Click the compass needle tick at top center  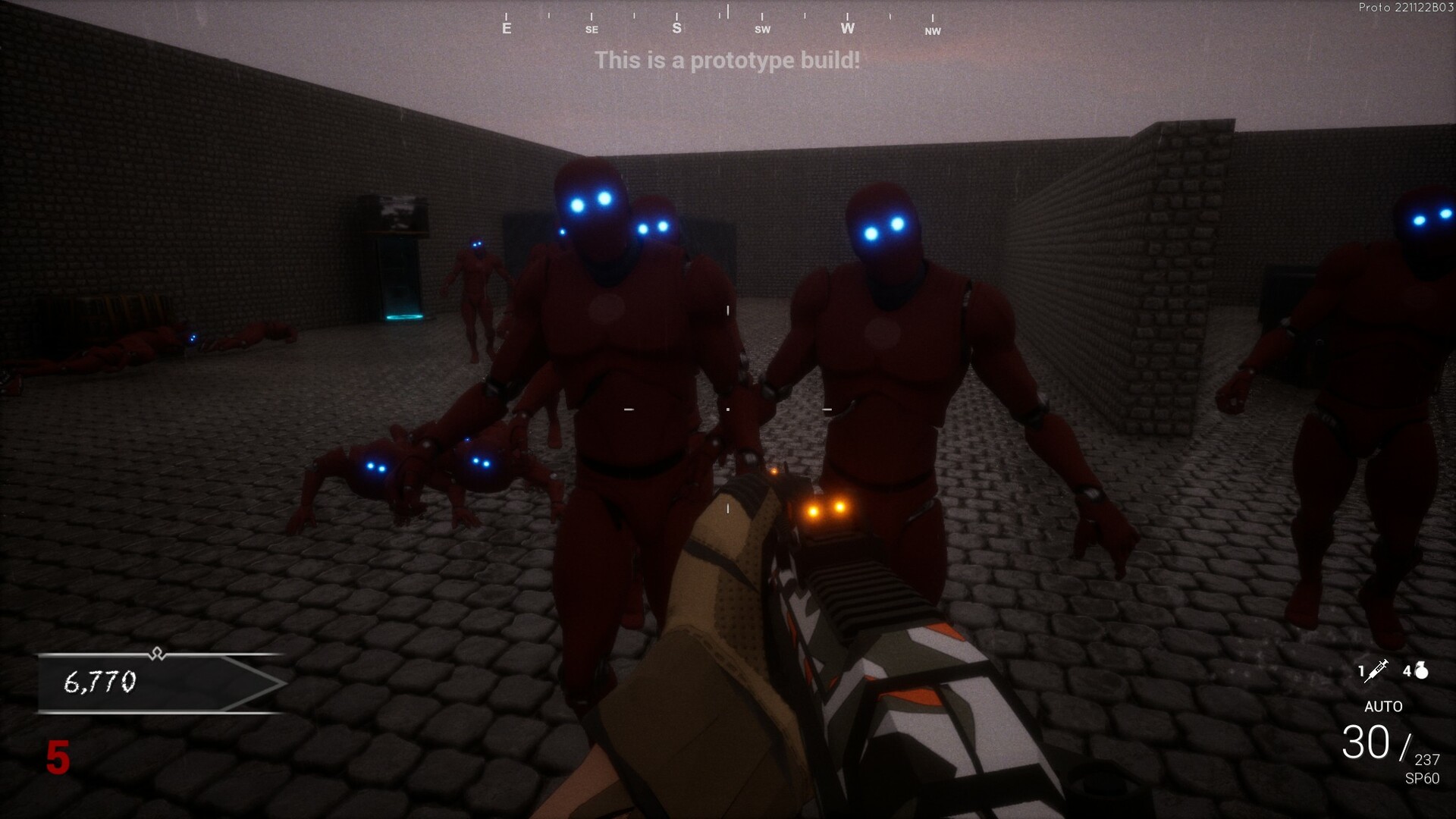coord(727,11)
